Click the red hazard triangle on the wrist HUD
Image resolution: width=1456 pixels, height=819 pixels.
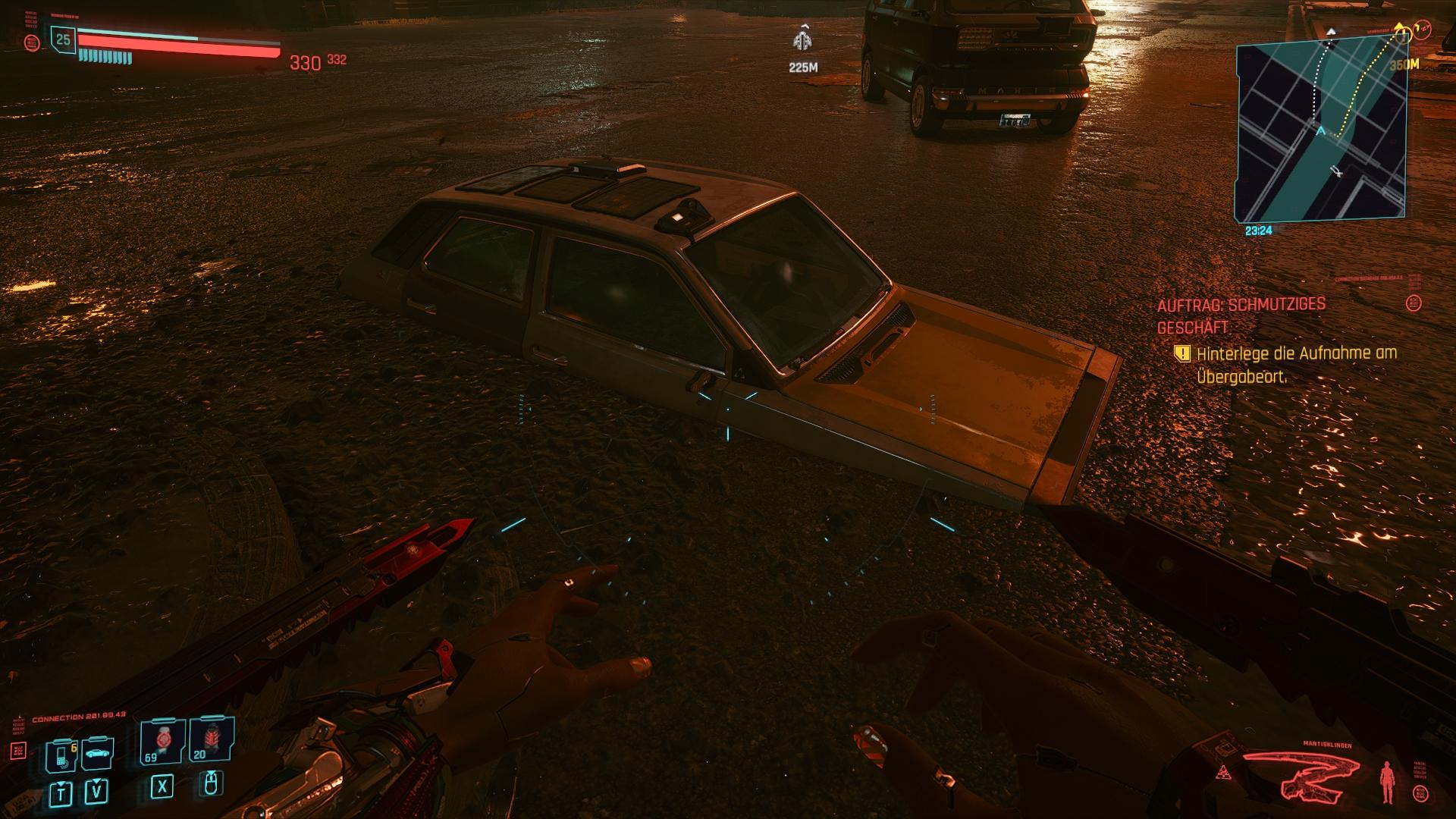coord(1224,773)
